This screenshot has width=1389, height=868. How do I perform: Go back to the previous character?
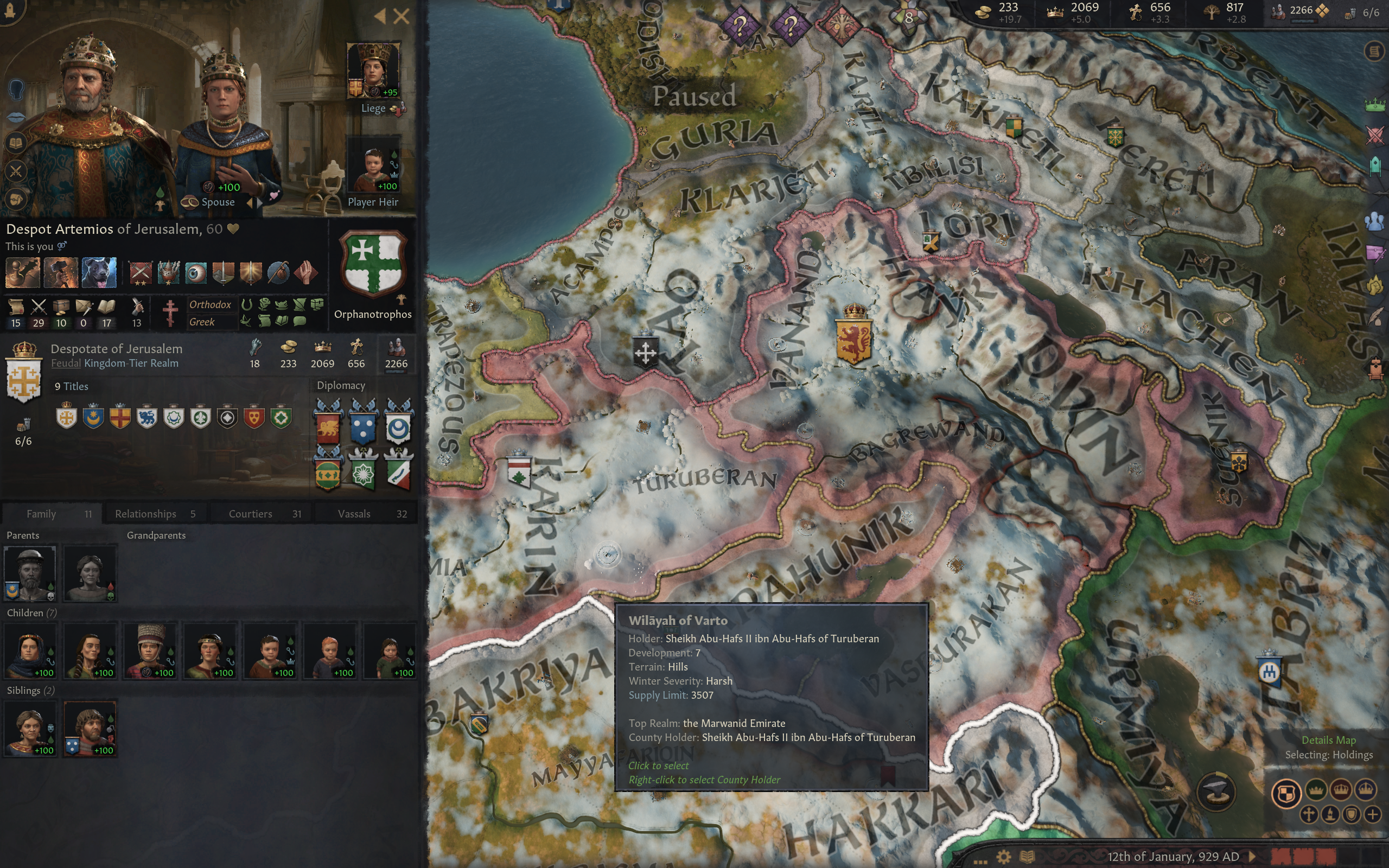380,16
